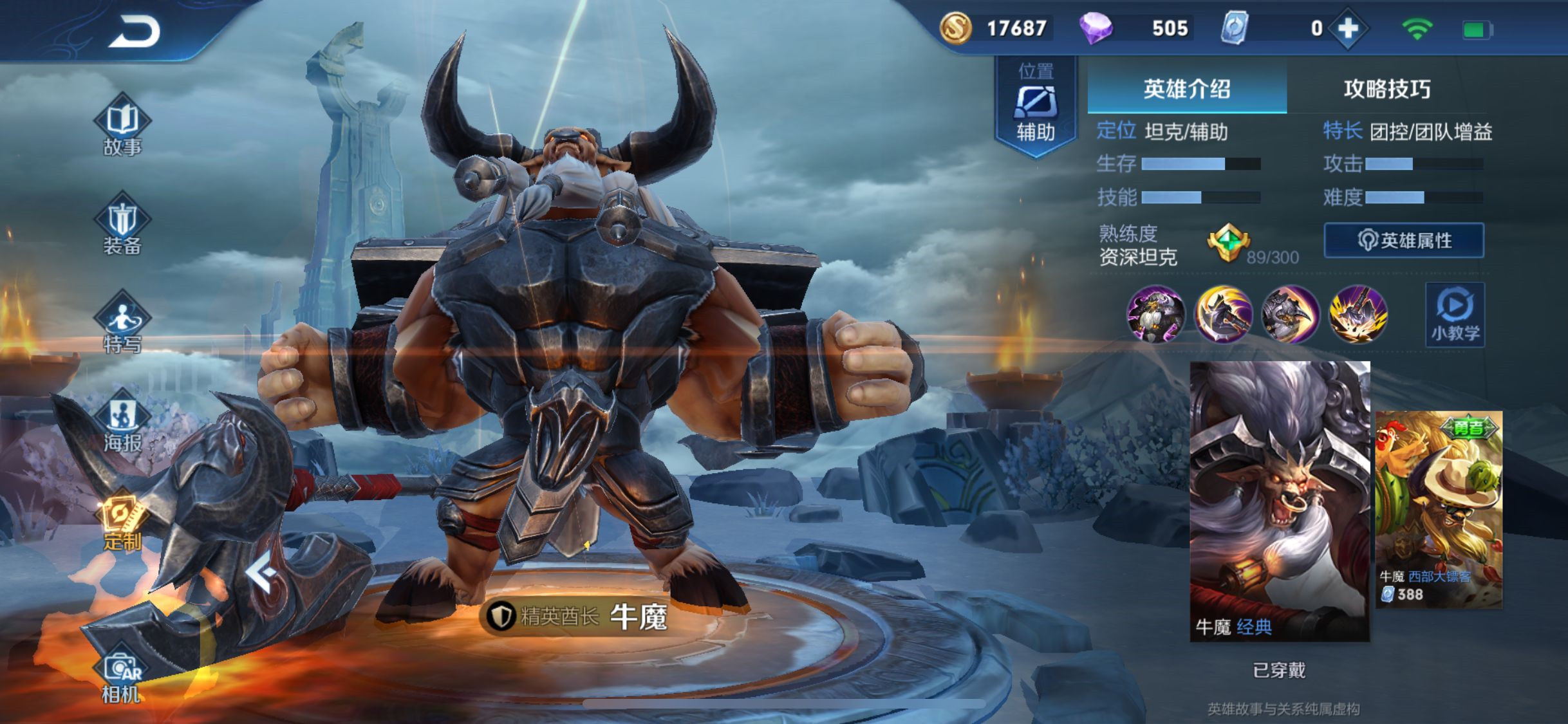Open the 装备 equipment page
Screen dimensions: 1568x724
point(122,225)
